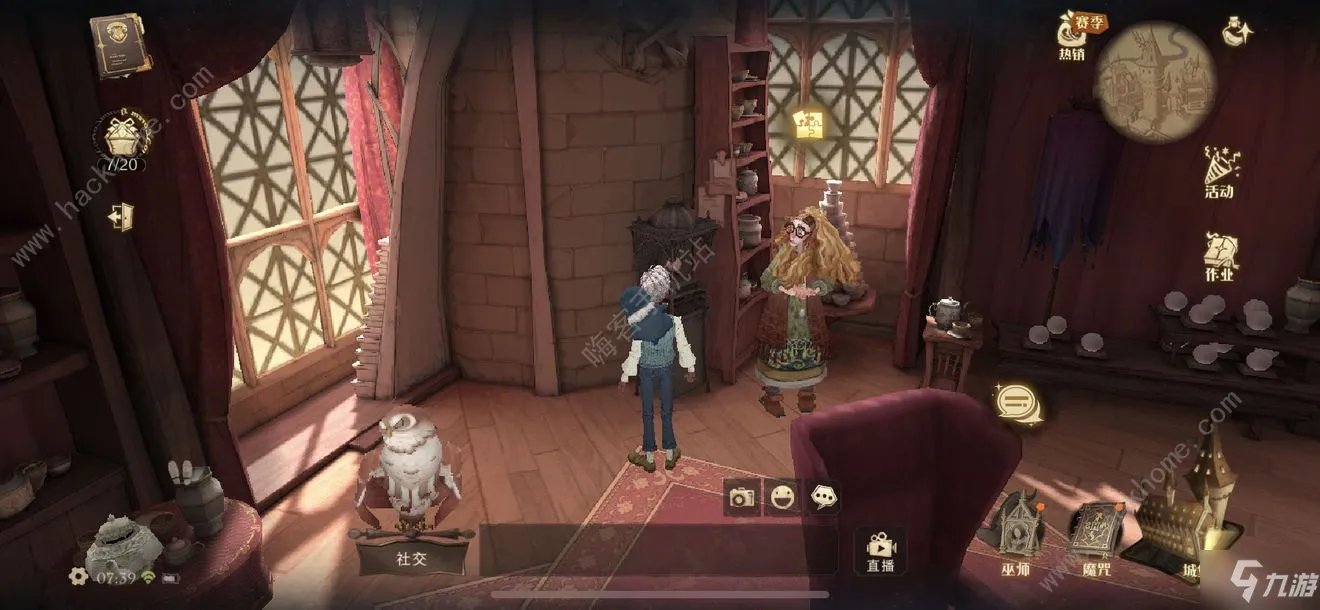Open the sparkling potion bottle icon
The height and width of the screenshot is (610, 1320).
(x=1238, y=32)
